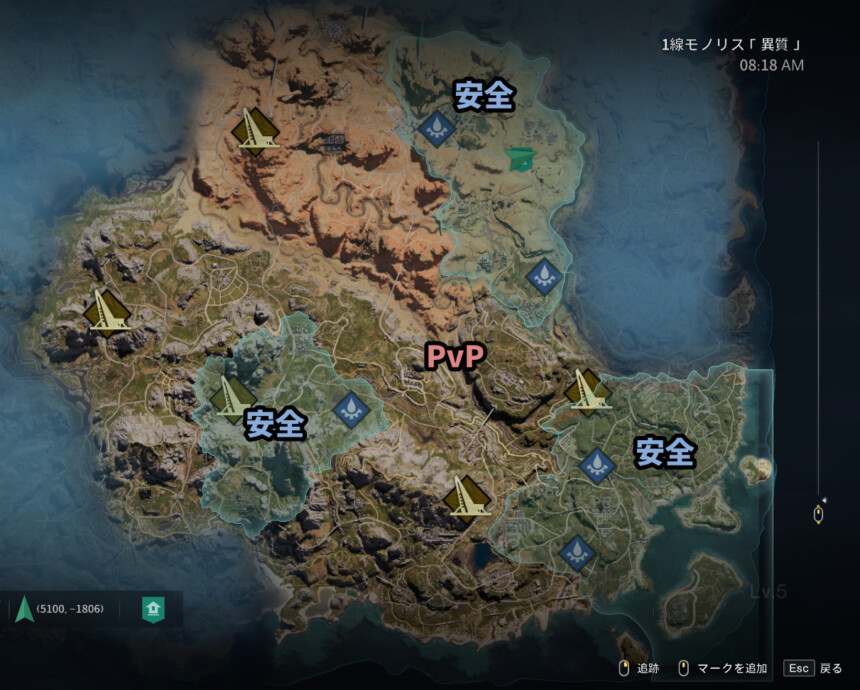
Task: Select the tower marker in the orange desert
Action: tap(255, 130)
